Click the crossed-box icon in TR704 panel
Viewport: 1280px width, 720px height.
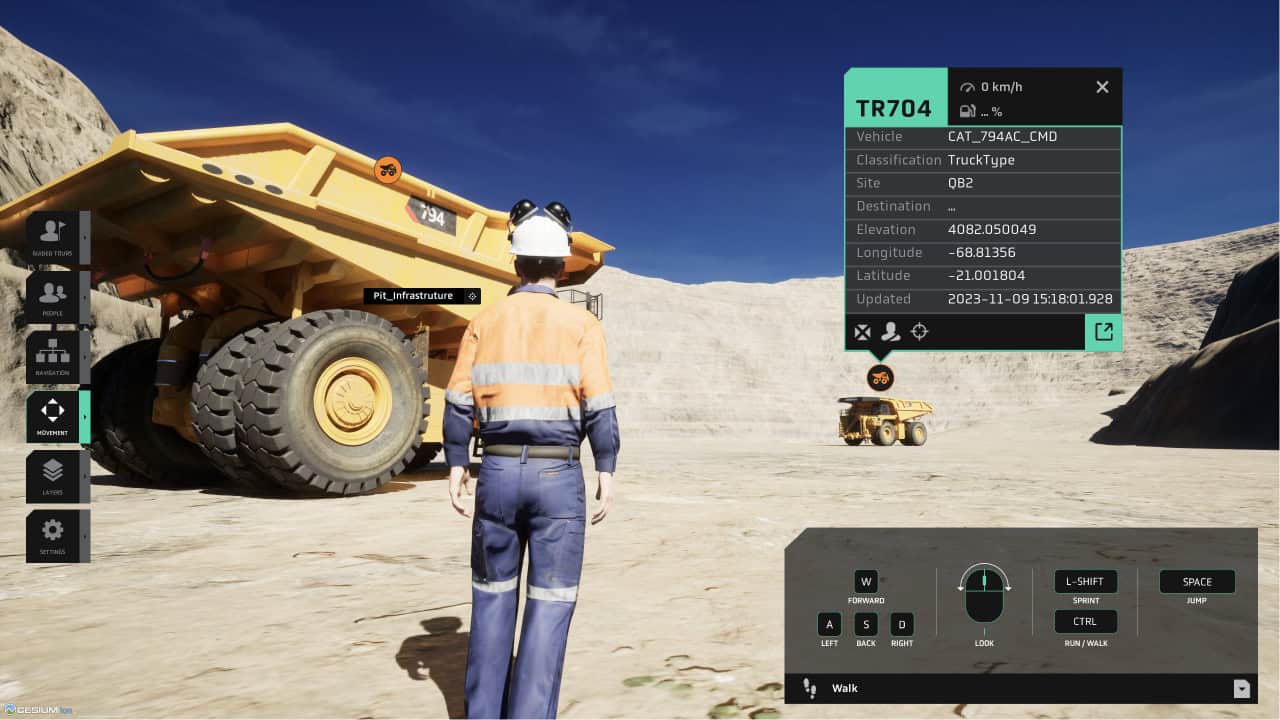(x=862, y=332)
